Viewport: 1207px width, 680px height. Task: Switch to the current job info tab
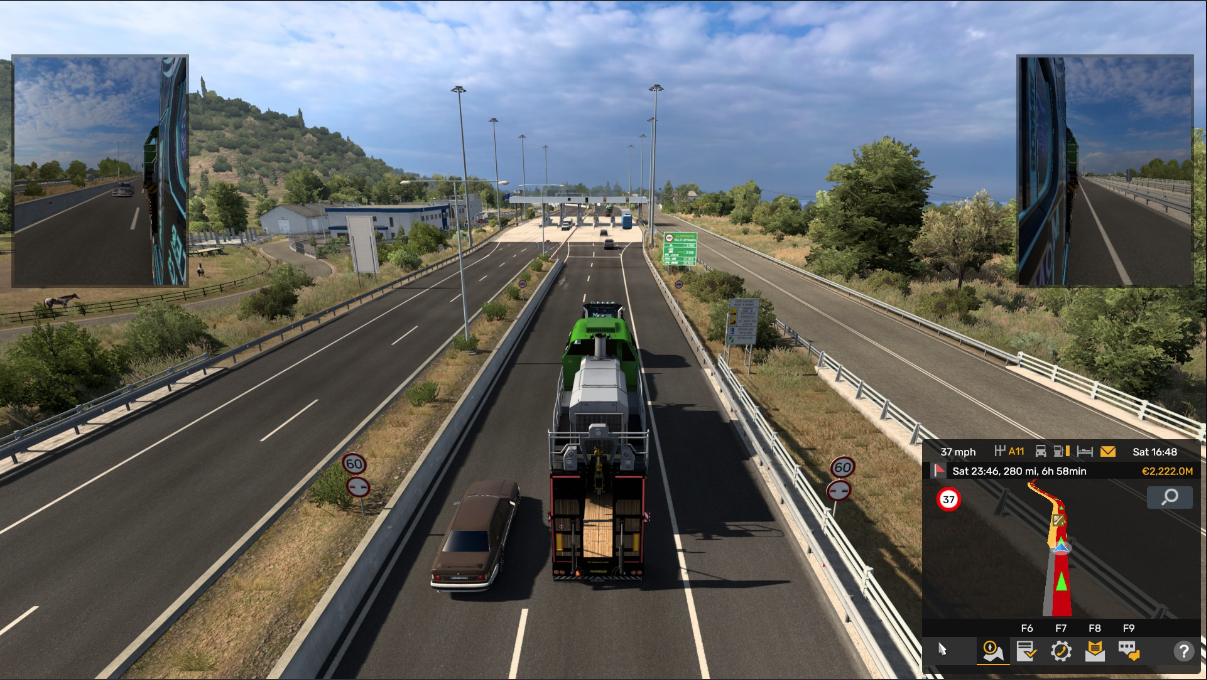click(1026, 651)
